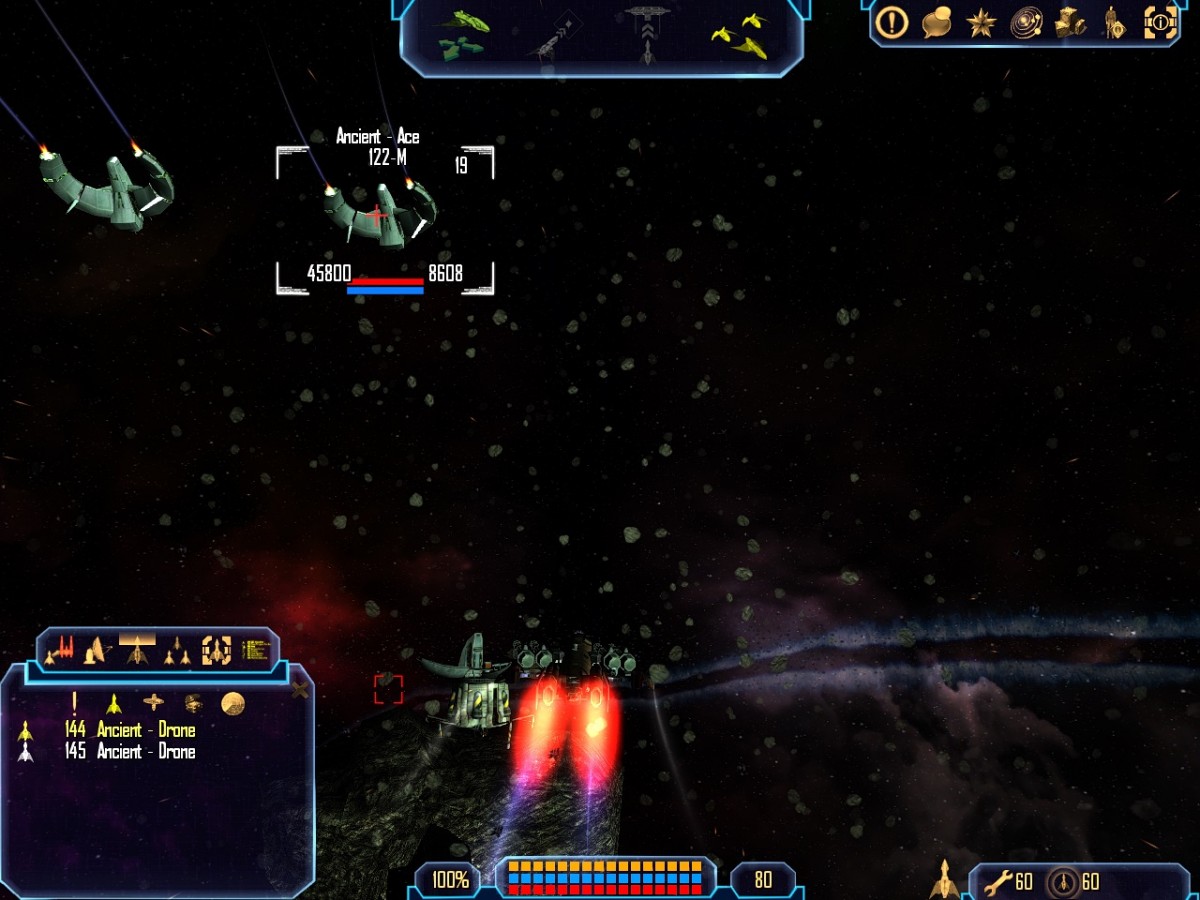The width and height of the screenshot is (1200, 900).
Task: Filter contacts by the yellow ship icon
Action: tap(114, 703)
